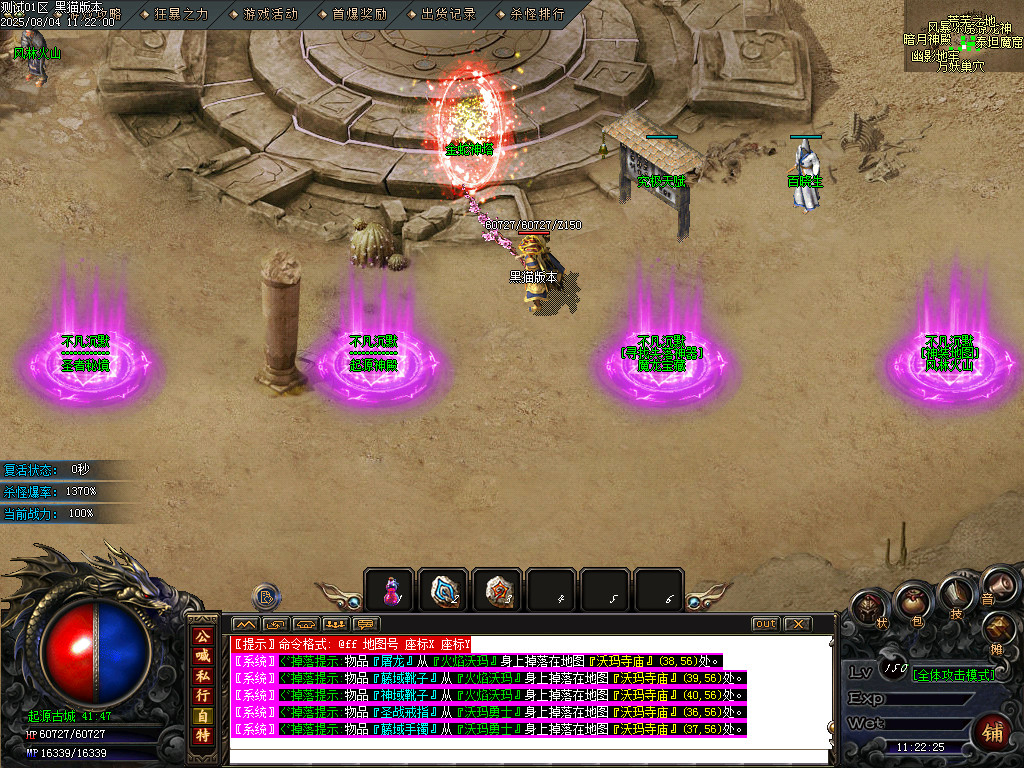Image resolution: width=1024 pixels, height=768 pixels.
Task: Open the 游戏活动 menu
Action: (268, 14)
